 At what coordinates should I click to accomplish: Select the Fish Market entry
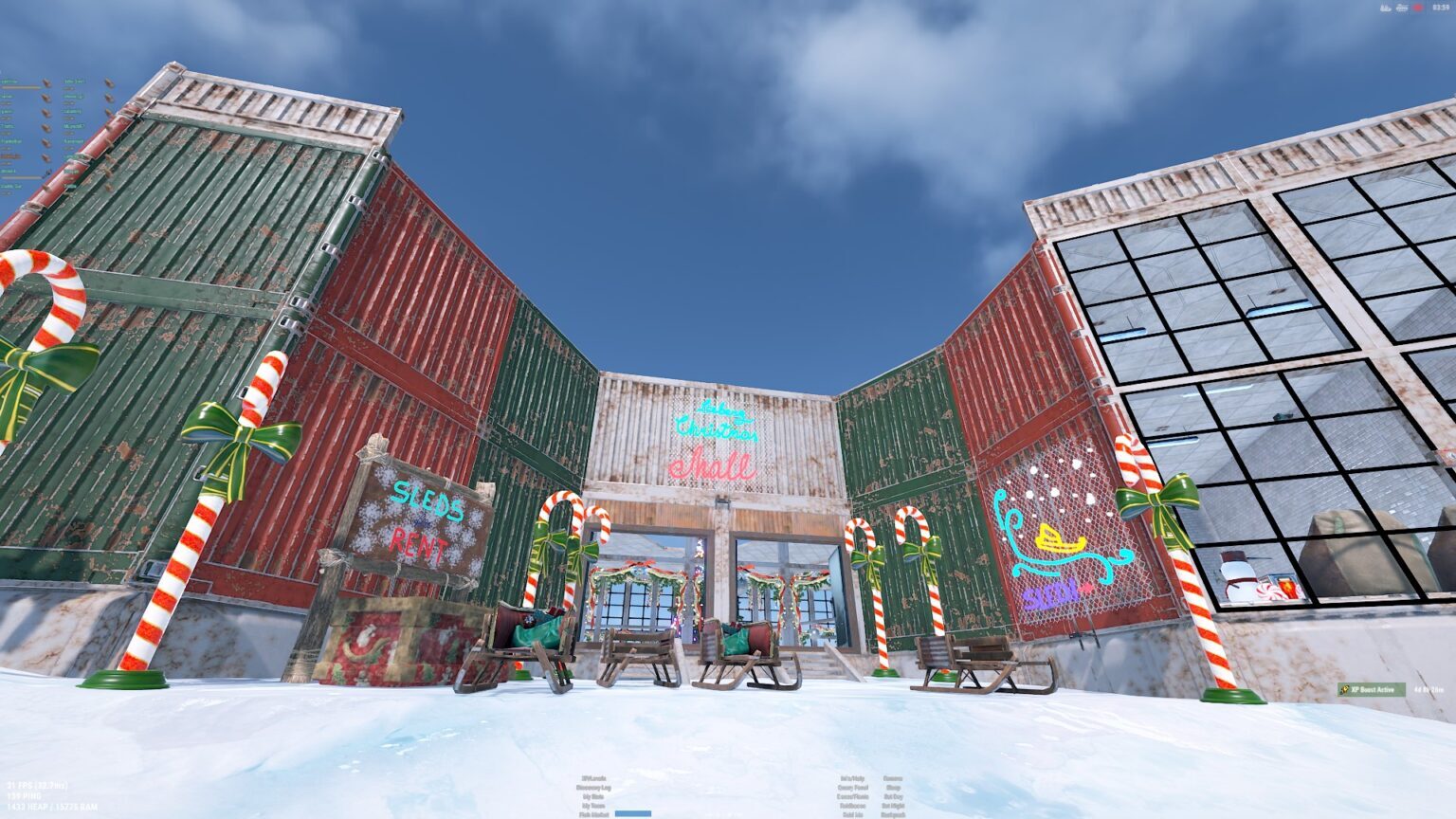[x=593, y=814]
